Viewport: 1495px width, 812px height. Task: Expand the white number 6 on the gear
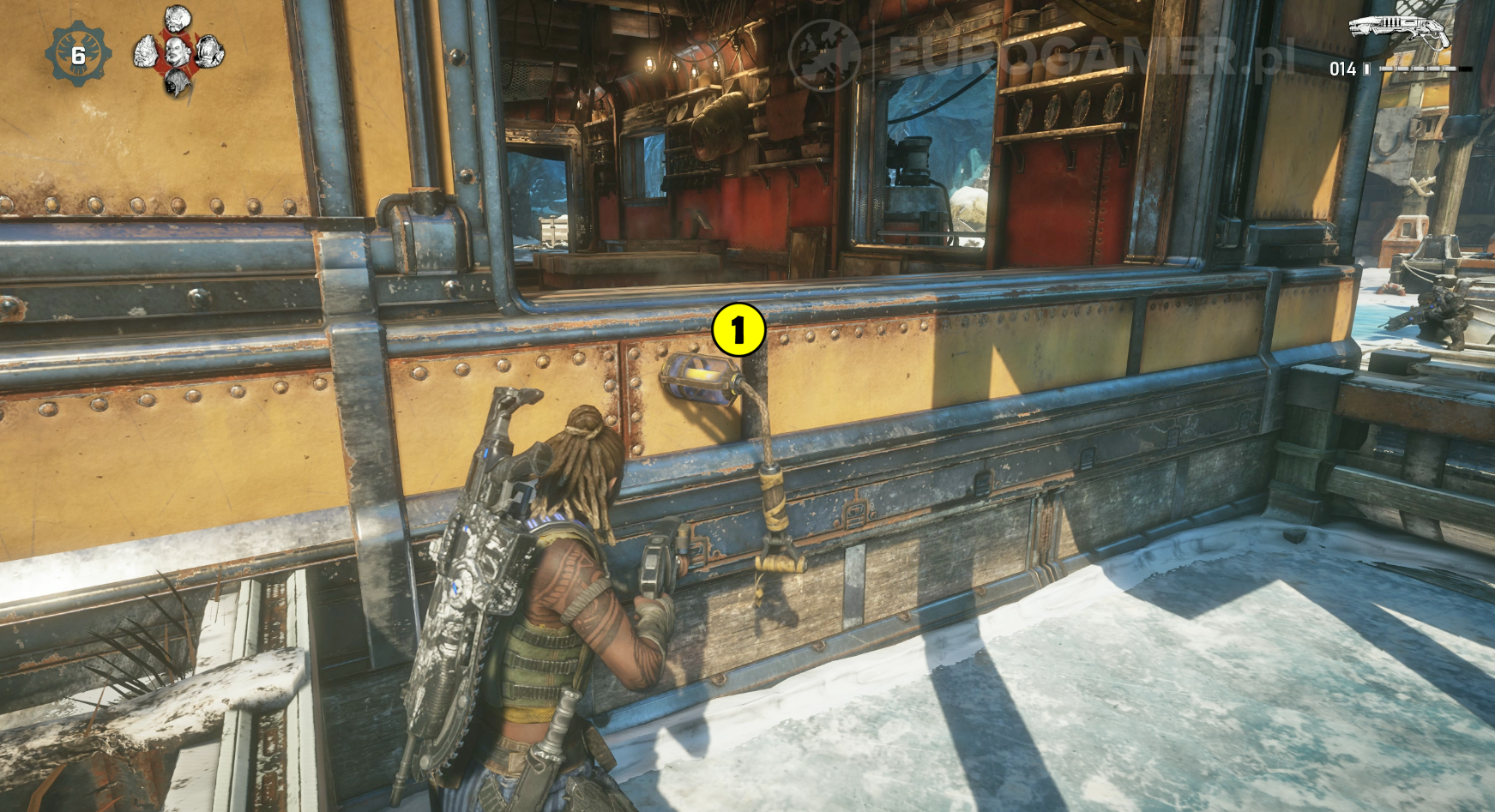pyautogui.click(x=79, y=57)
